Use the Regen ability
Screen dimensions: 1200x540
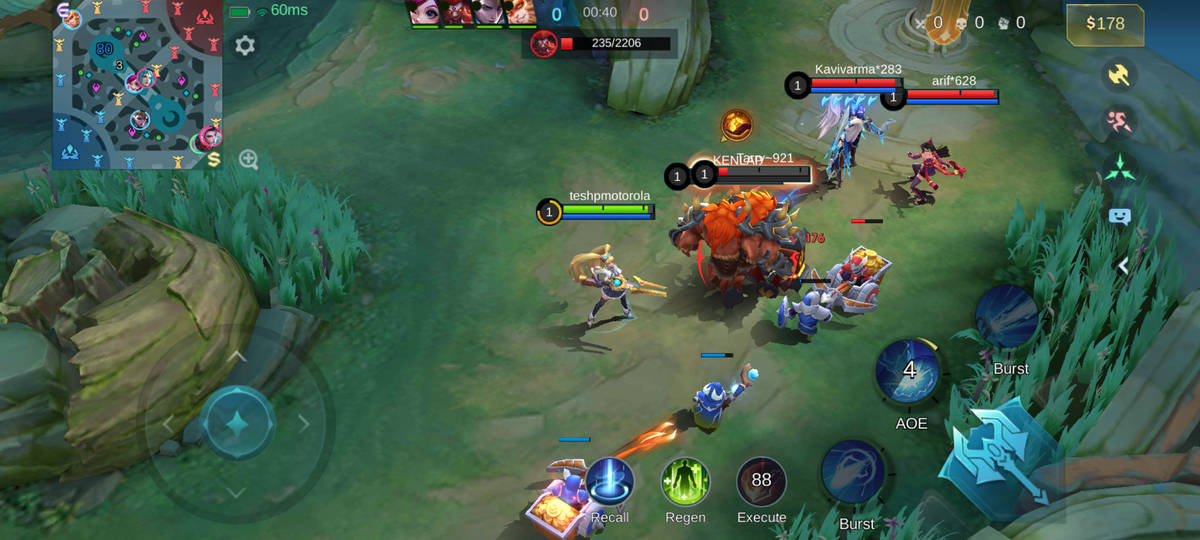[x=685, y=482]
